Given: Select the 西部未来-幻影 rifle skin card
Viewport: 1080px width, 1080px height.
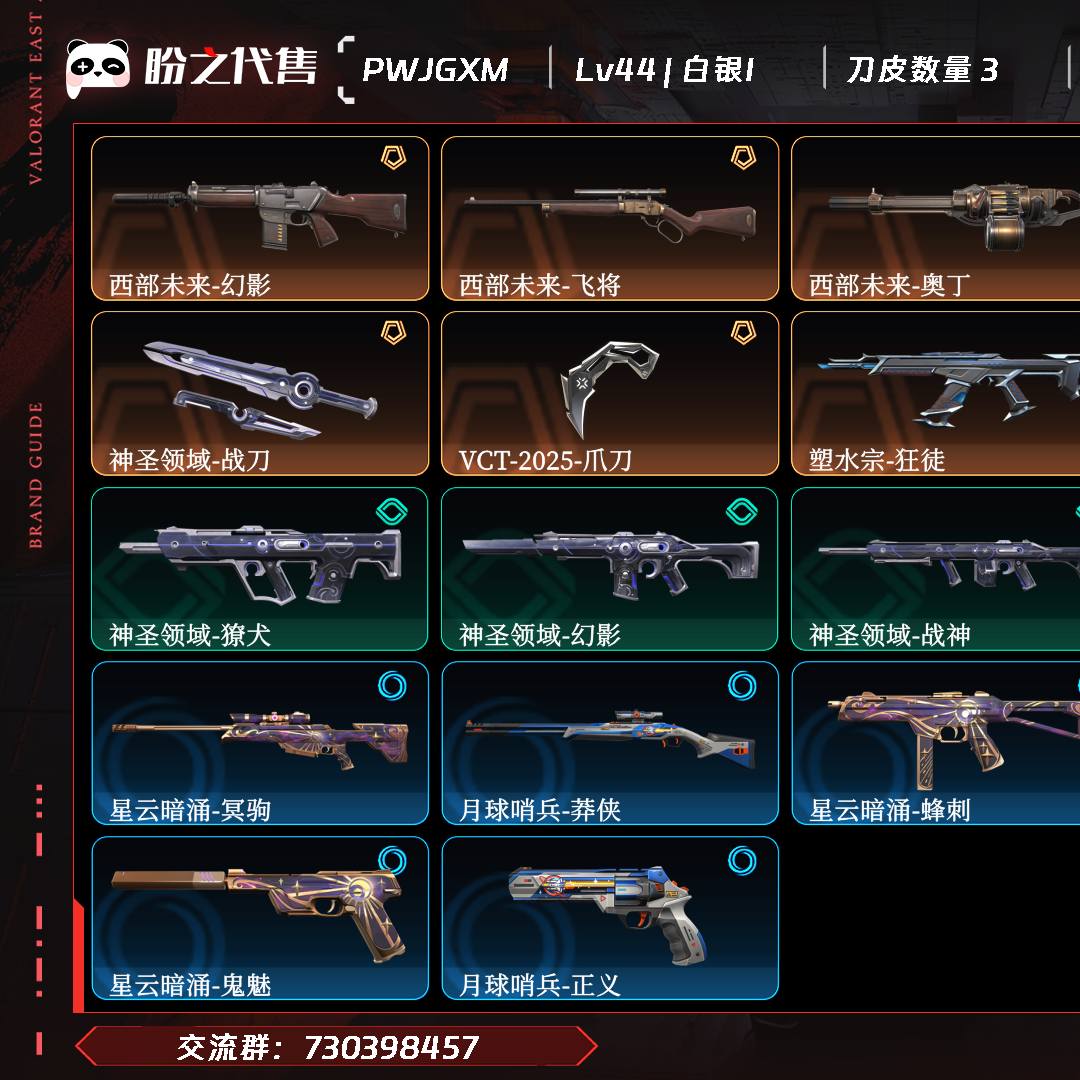Looking at the screenshot, I should click(260, 218).
